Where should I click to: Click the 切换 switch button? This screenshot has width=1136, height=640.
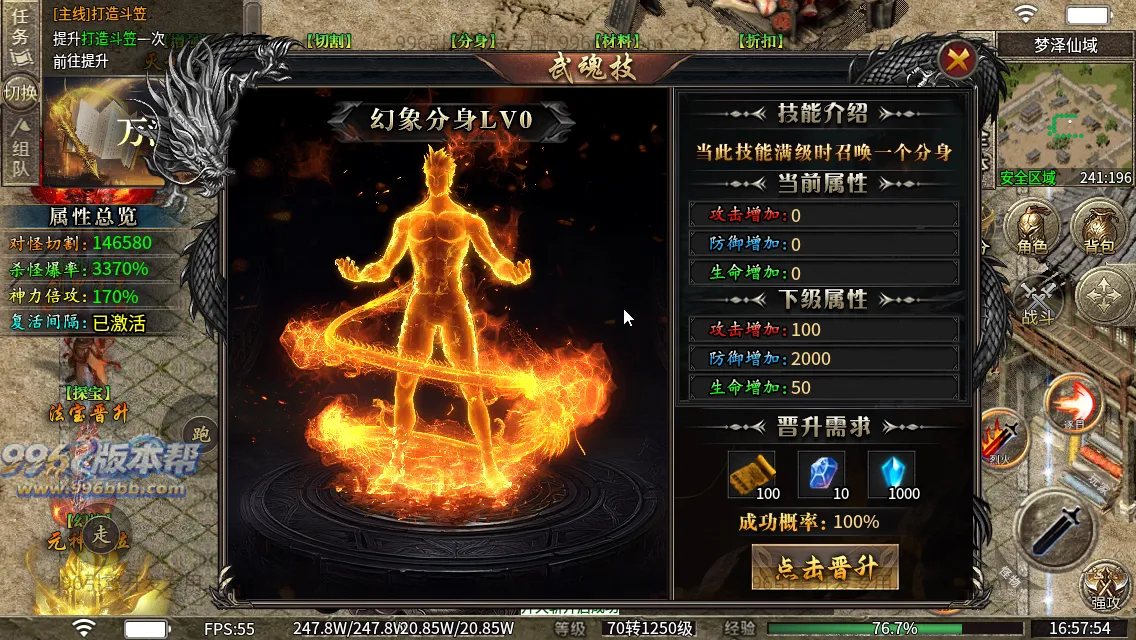pos(20,93)
